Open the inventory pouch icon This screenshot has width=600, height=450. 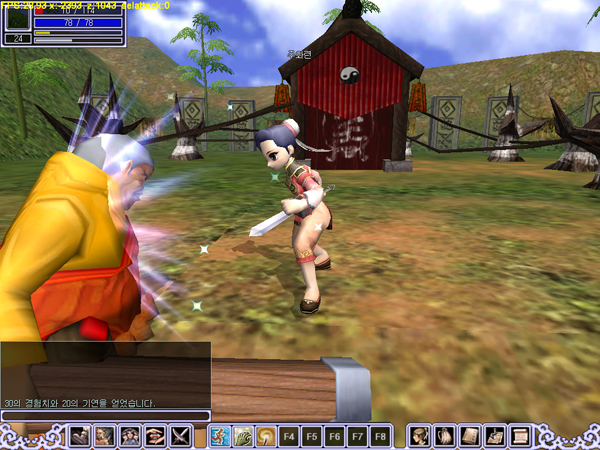pos(445,436)
